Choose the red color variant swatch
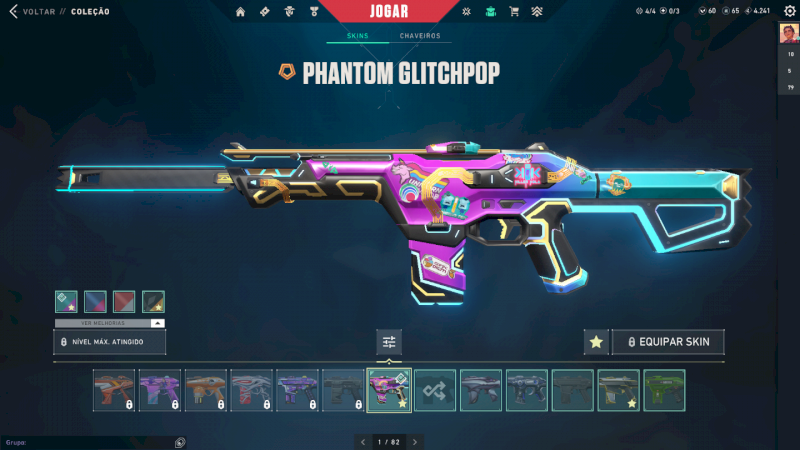Image resolution: width=800 pixels, height=450 pixels. tap(124, 302)
